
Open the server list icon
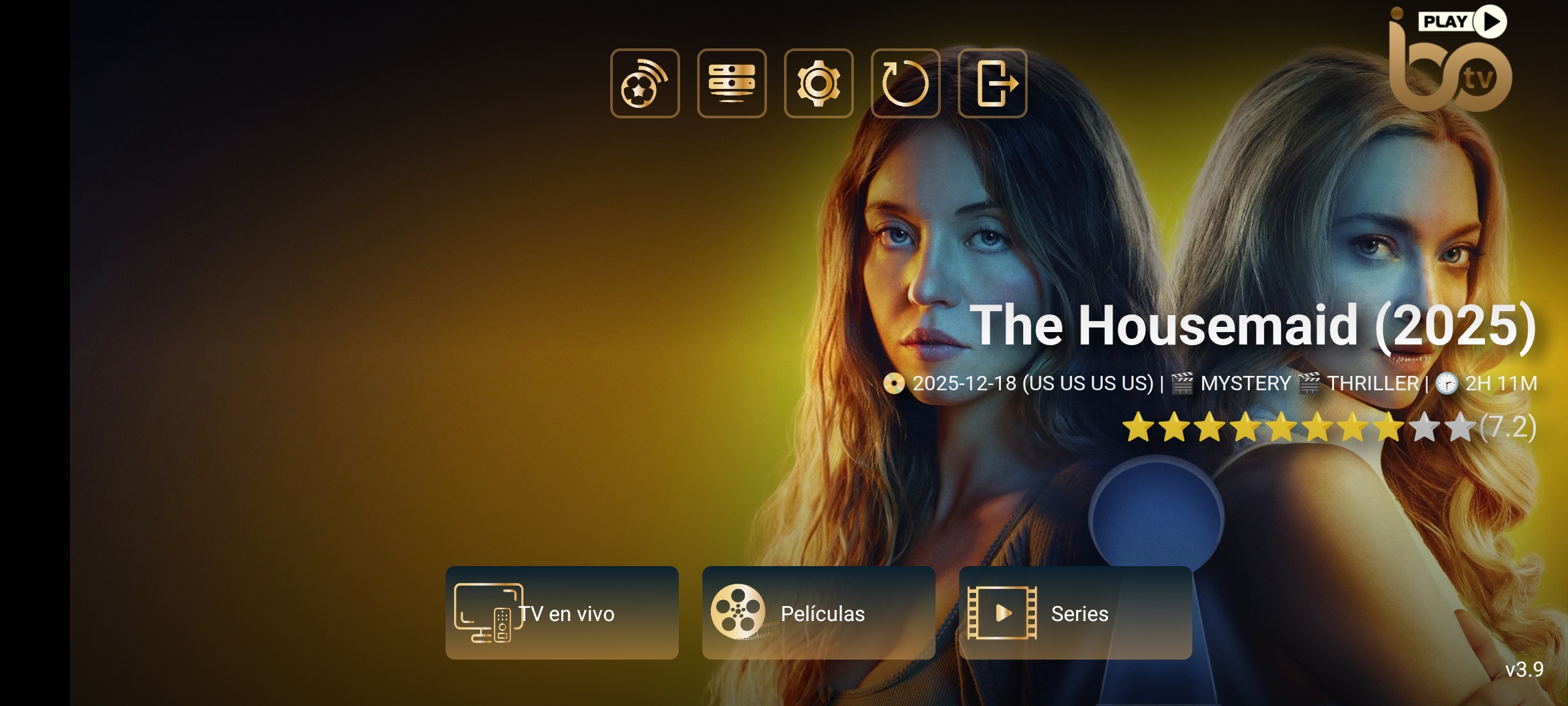pos(732,83)
